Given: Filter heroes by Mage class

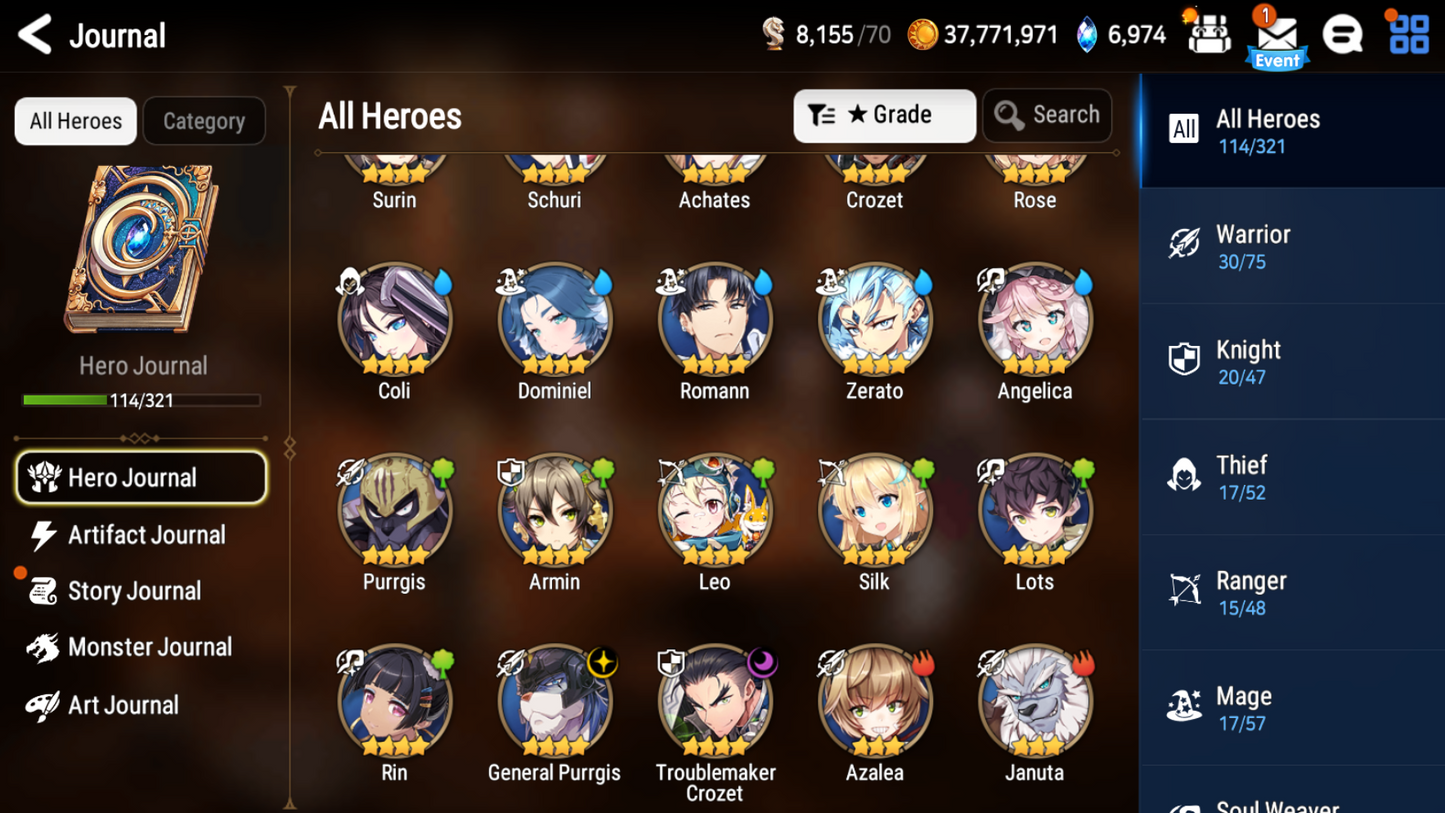Looking at the screenshot, I should [x=1291, y=708].
